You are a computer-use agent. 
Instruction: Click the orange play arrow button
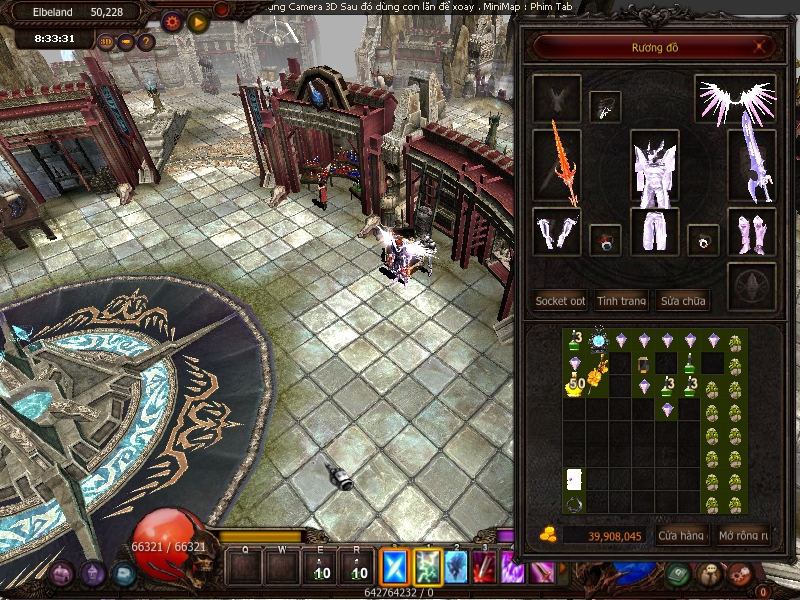click(198, 21)
